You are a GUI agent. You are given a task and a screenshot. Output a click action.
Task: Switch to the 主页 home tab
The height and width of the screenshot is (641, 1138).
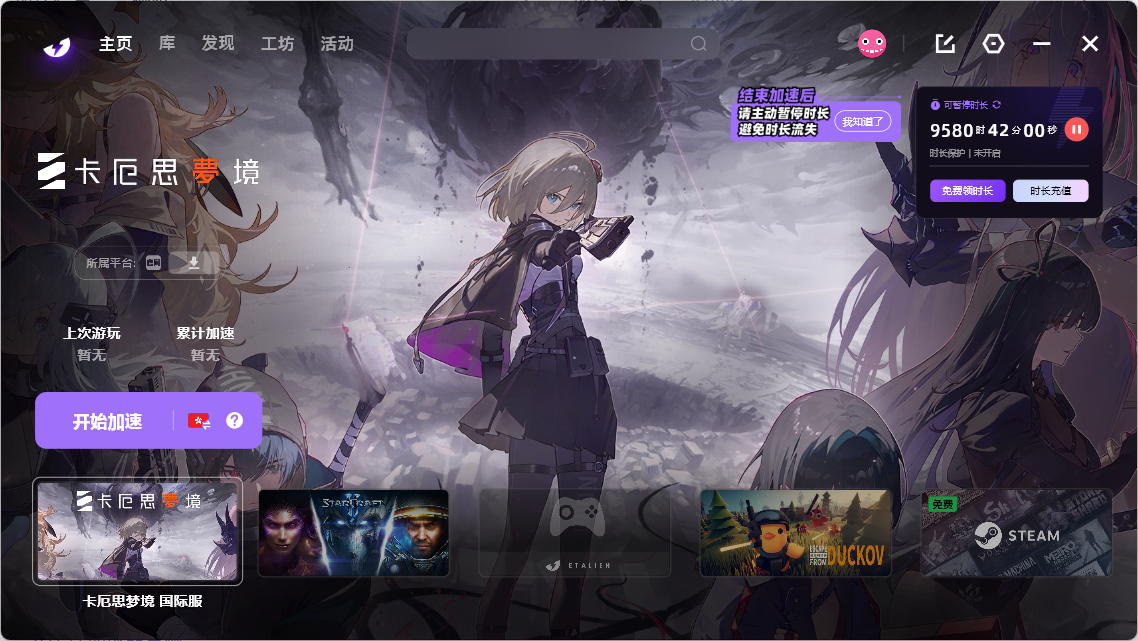click(x=115, y=44)
